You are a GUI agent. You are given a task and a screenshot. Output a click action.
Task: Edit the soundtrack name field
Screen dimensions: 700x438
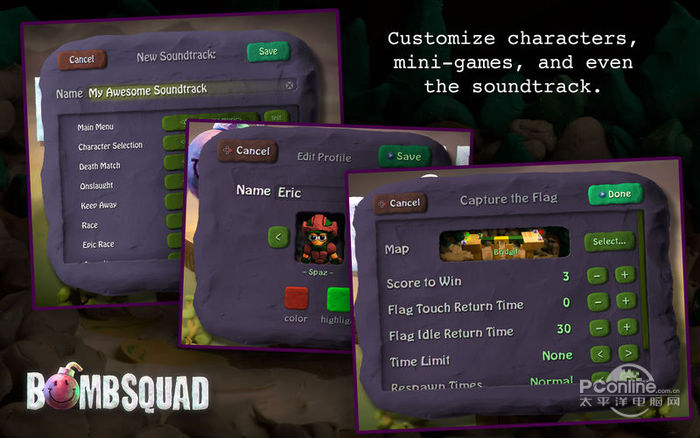[x=180, y=90]
